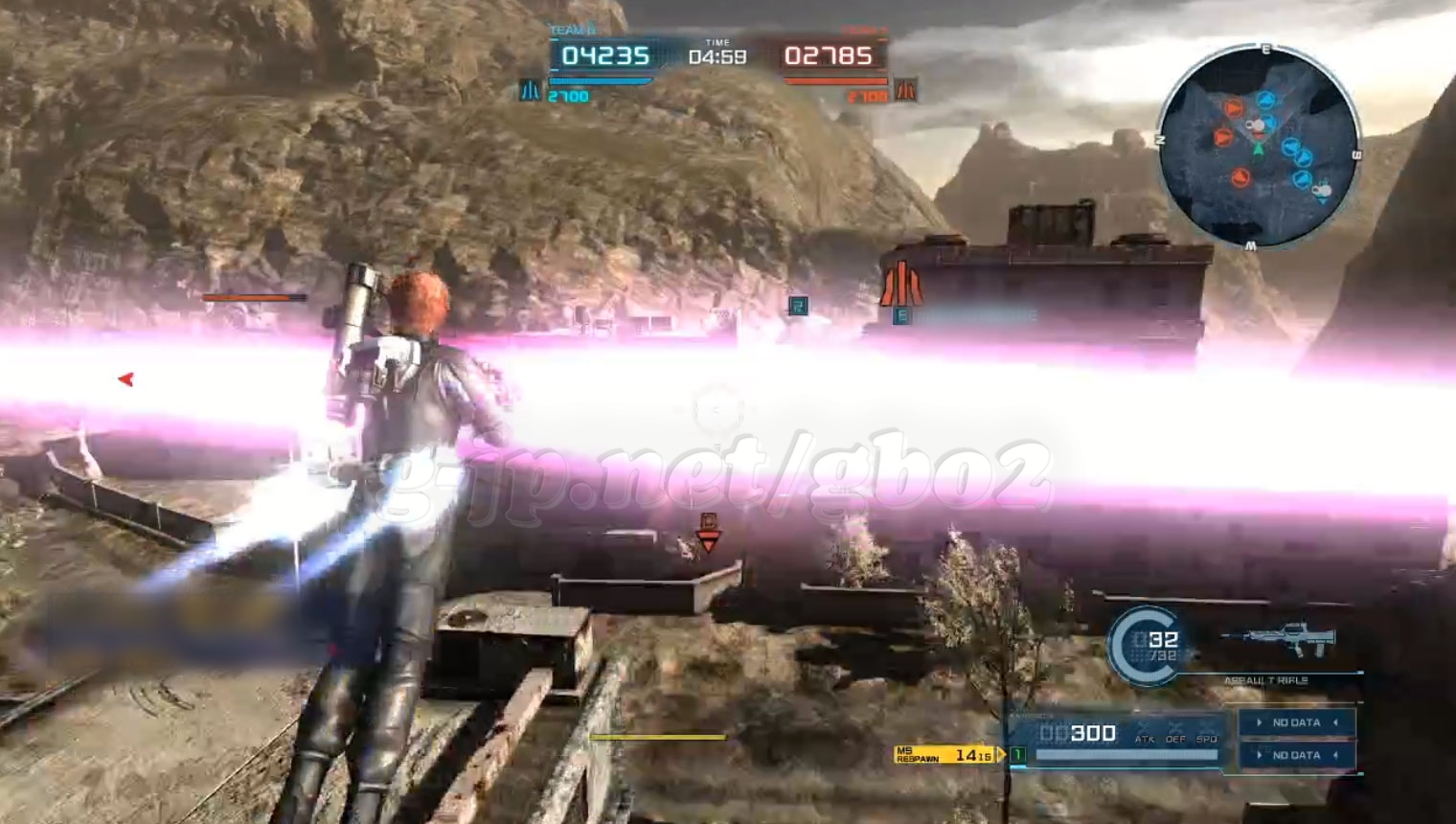Select the DEF buff indicator

[1175, 734]
